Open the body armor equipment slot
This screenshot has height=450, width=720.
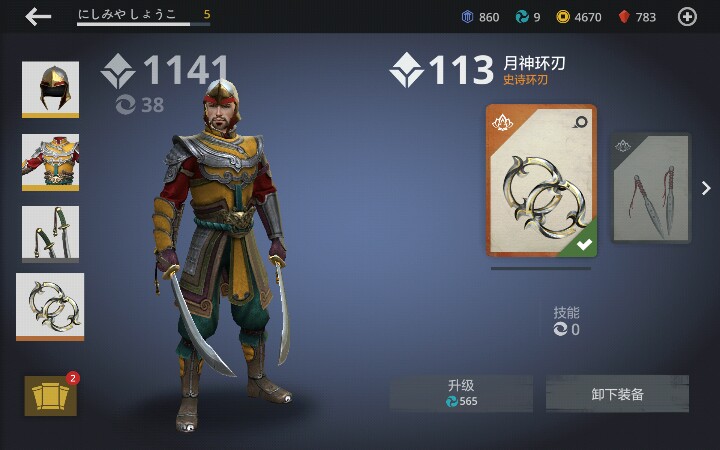click(x=50, y=161)
